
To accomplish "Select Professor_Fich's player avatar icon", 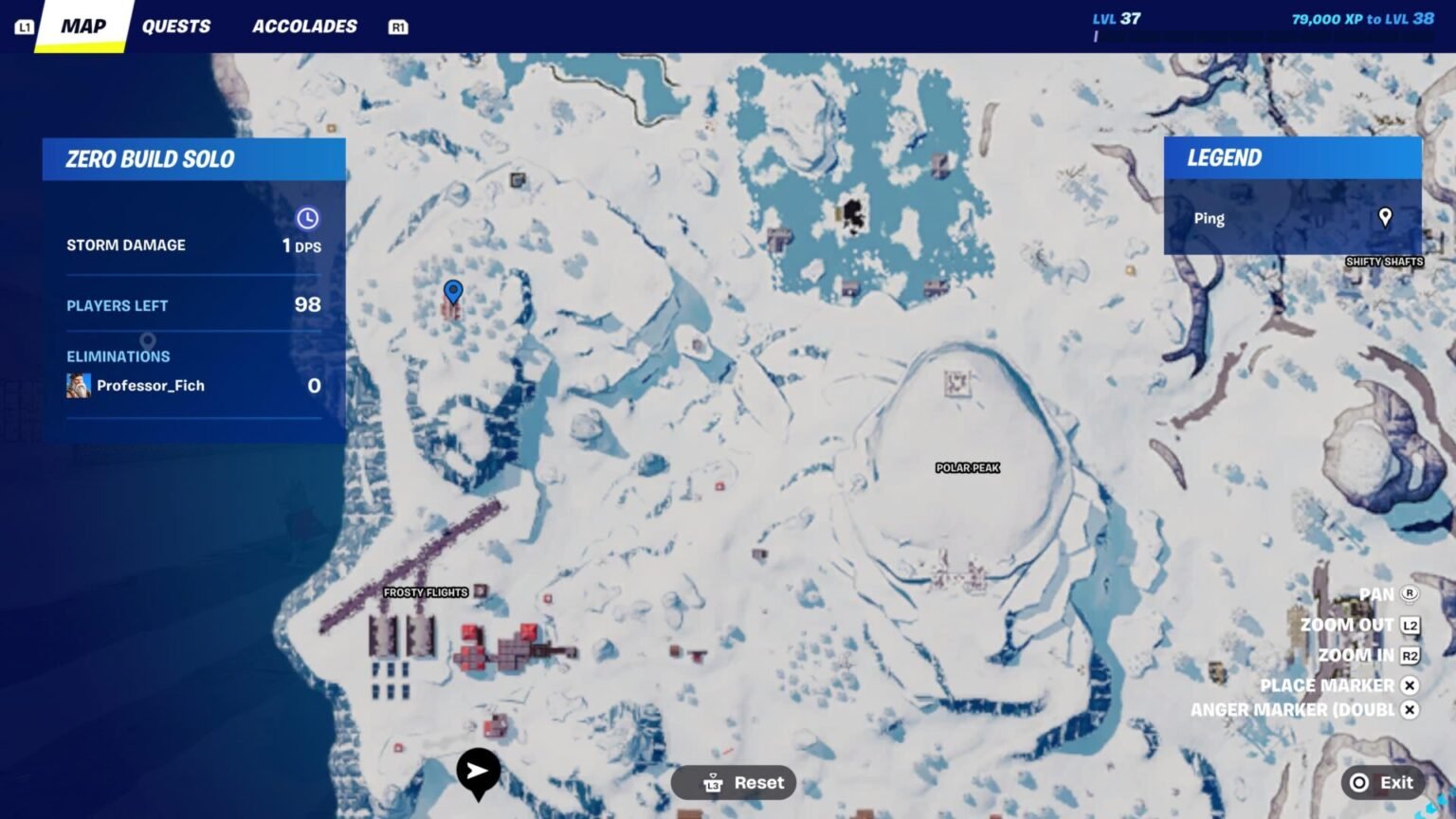I will point(80,385).
